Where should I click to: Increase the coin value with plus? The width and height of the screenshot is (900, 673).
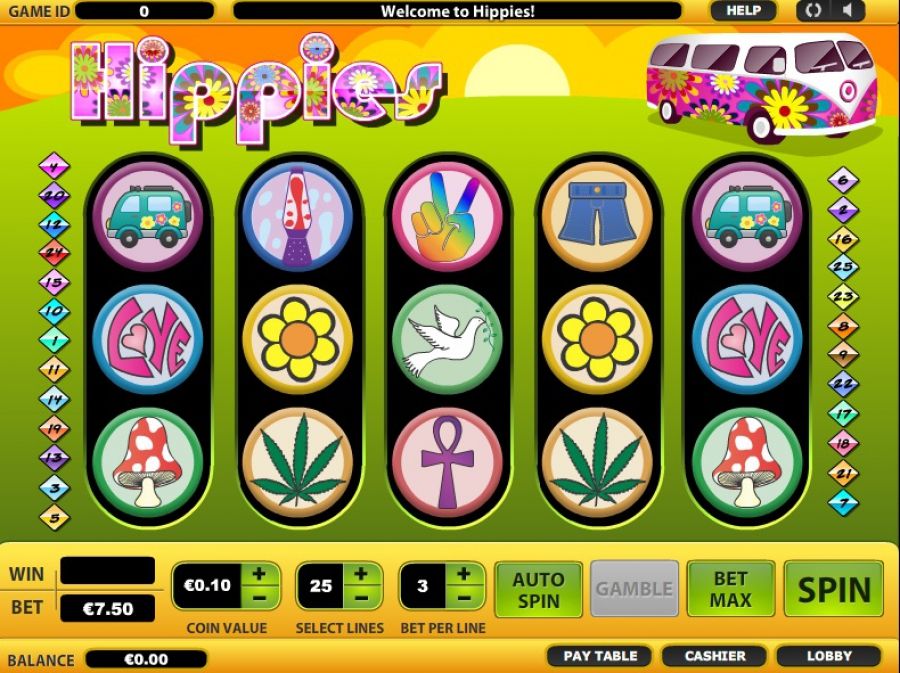(x=259, y=574)
